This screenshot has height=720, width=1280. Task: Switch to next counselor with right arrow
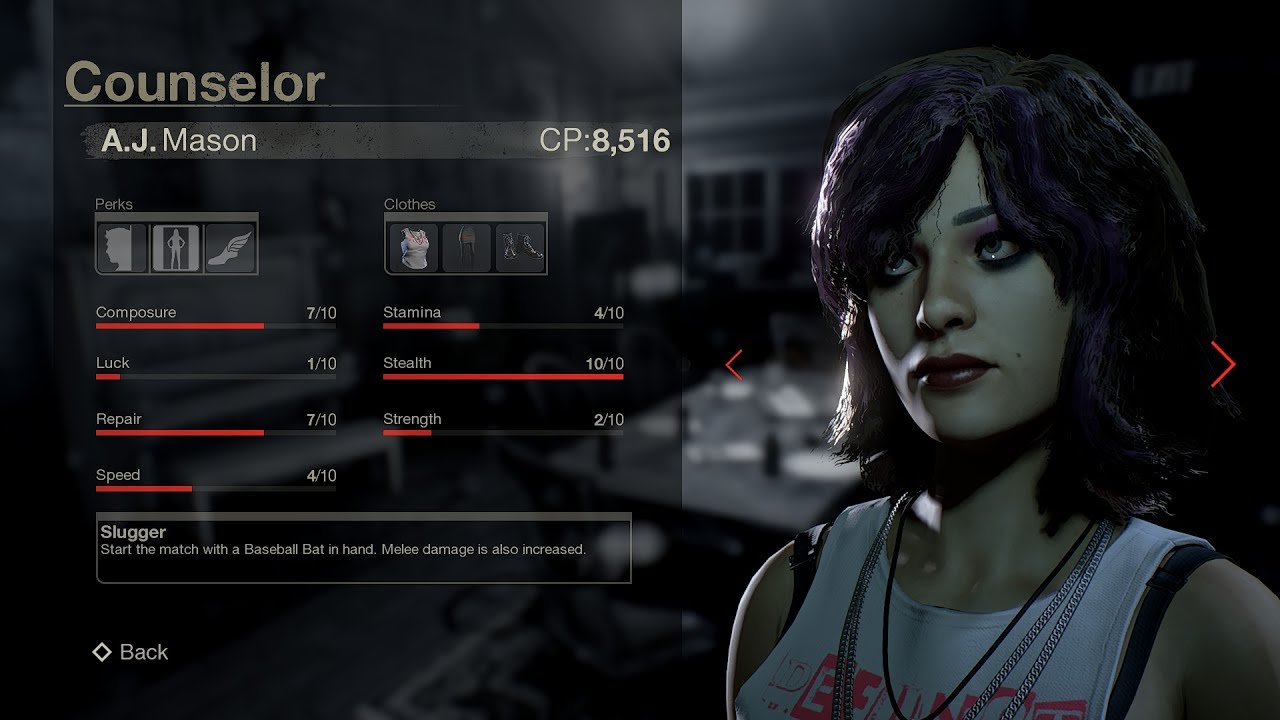tap(1222, 364)
